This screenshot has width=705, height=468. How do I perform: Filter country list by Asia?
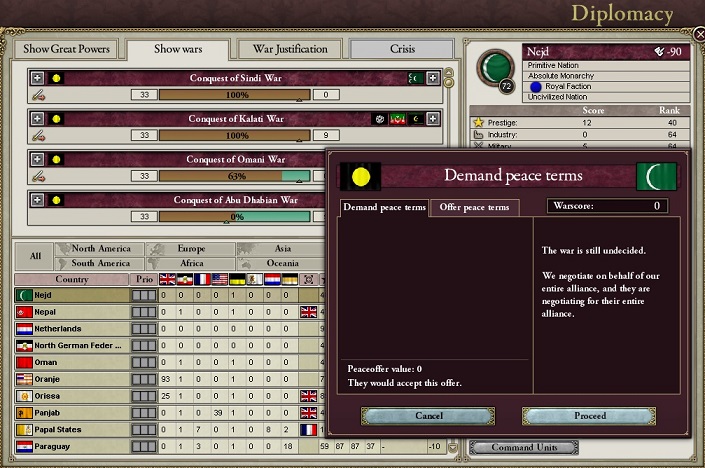click(280, 249)
